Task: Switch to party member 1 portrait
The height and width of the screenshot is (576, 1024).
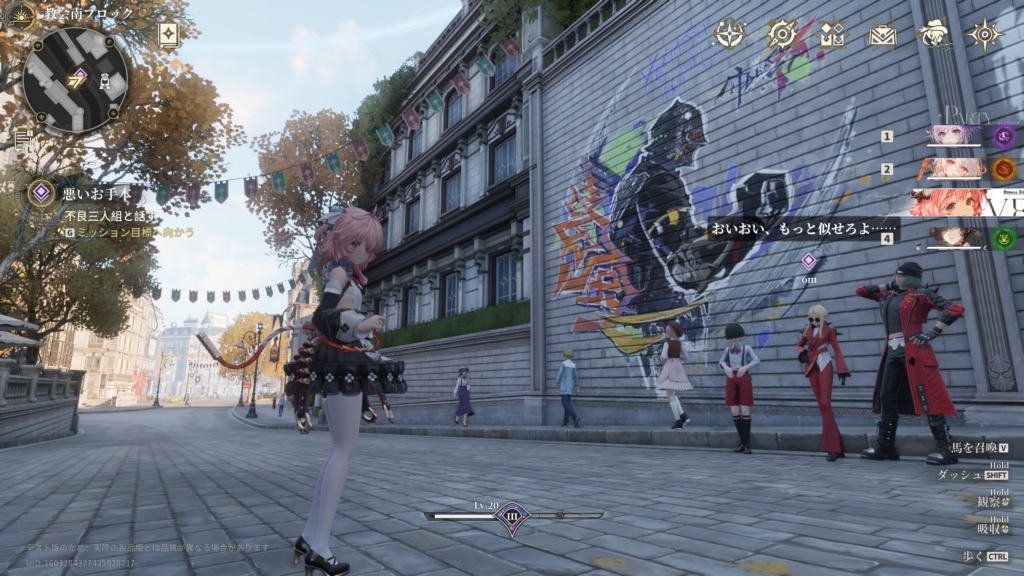Action: [953, 136]
